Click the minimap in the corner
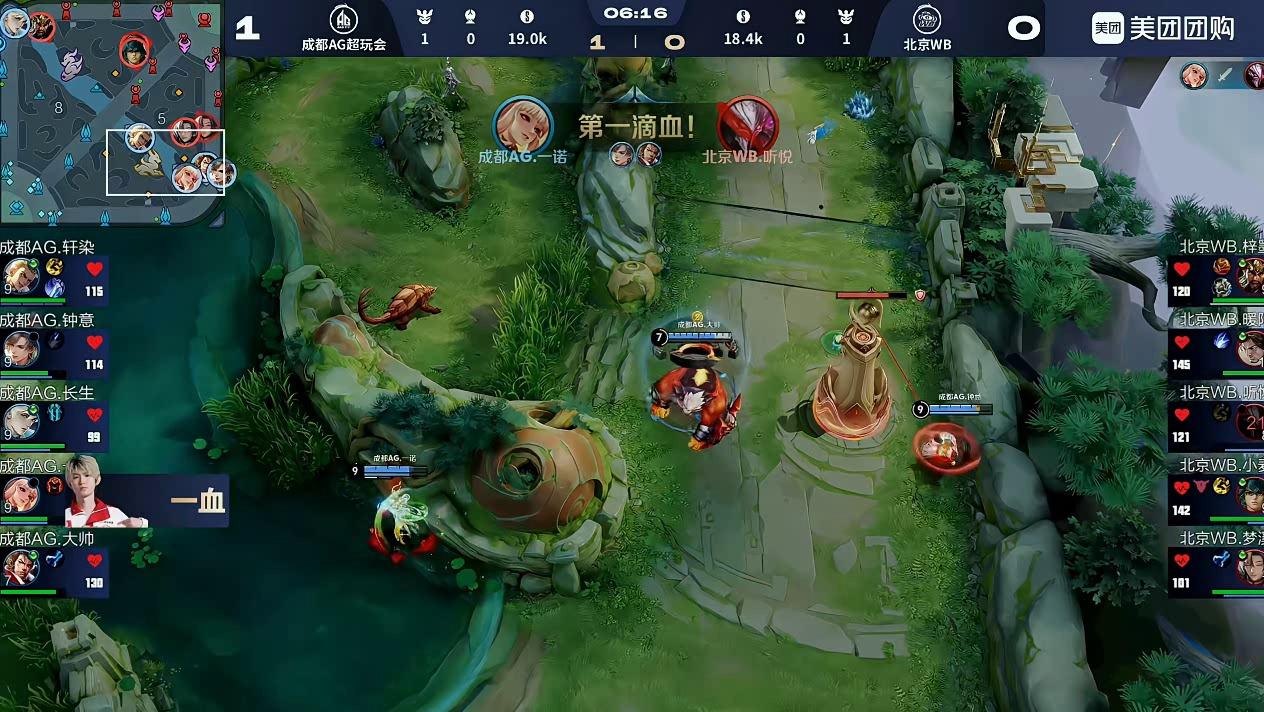This screenshot has width=1264, height=712. [x=112, y=110]
